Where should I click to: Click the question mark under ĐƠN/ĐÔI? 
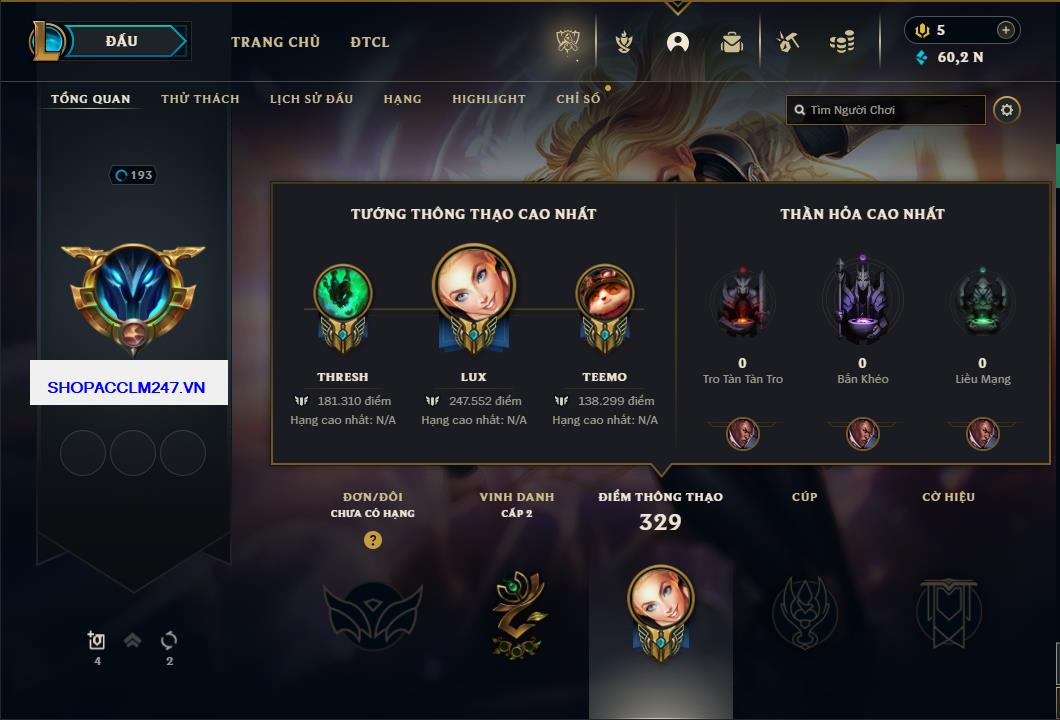click(373, 541)
